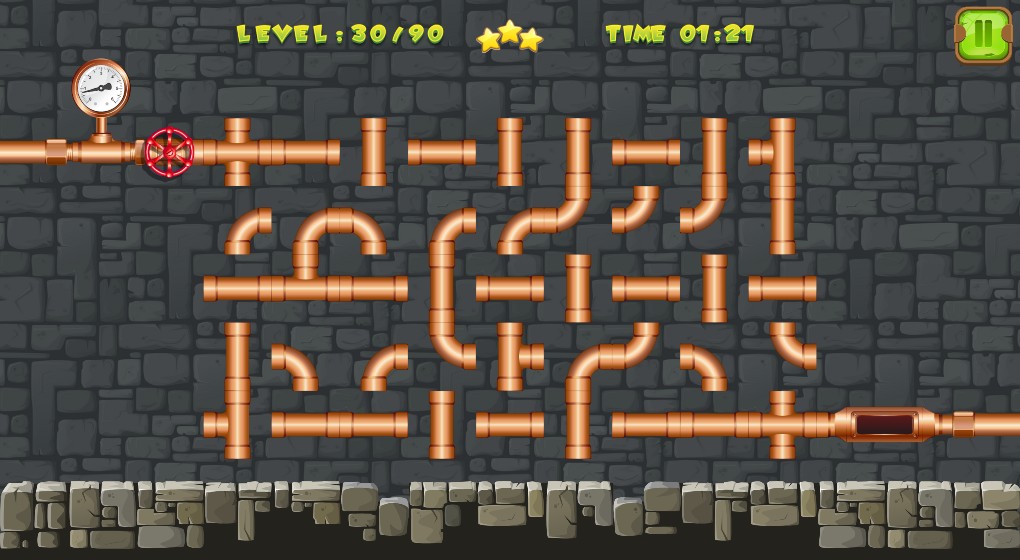Screen dimensions: 1020x560
Task: Select the T-pipe at the grid's top-right corner
Action: [x=781, y=152]
